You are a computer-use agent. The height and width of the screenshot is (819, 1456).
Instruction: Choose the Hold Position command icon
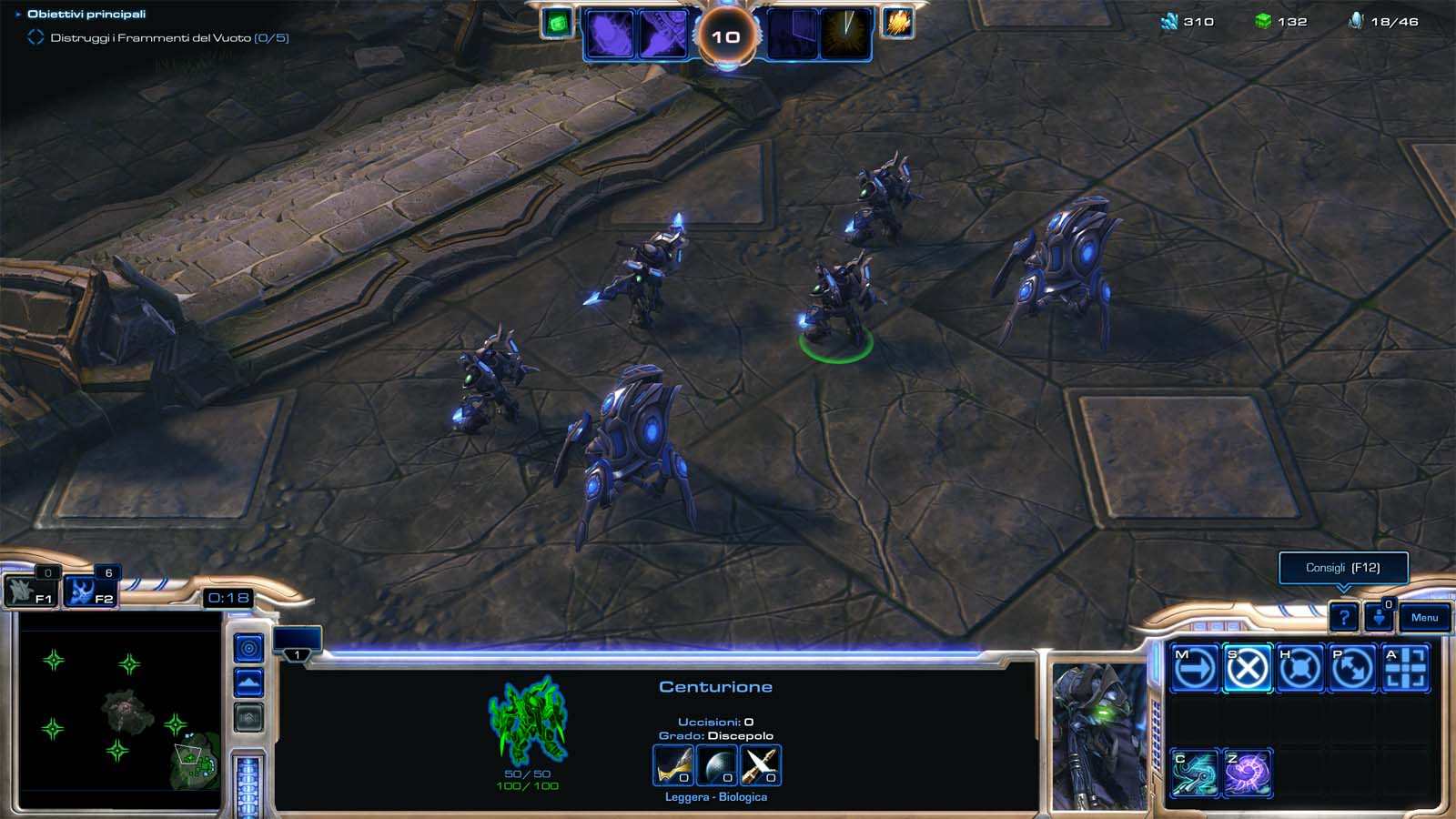tap(1299, 669)
